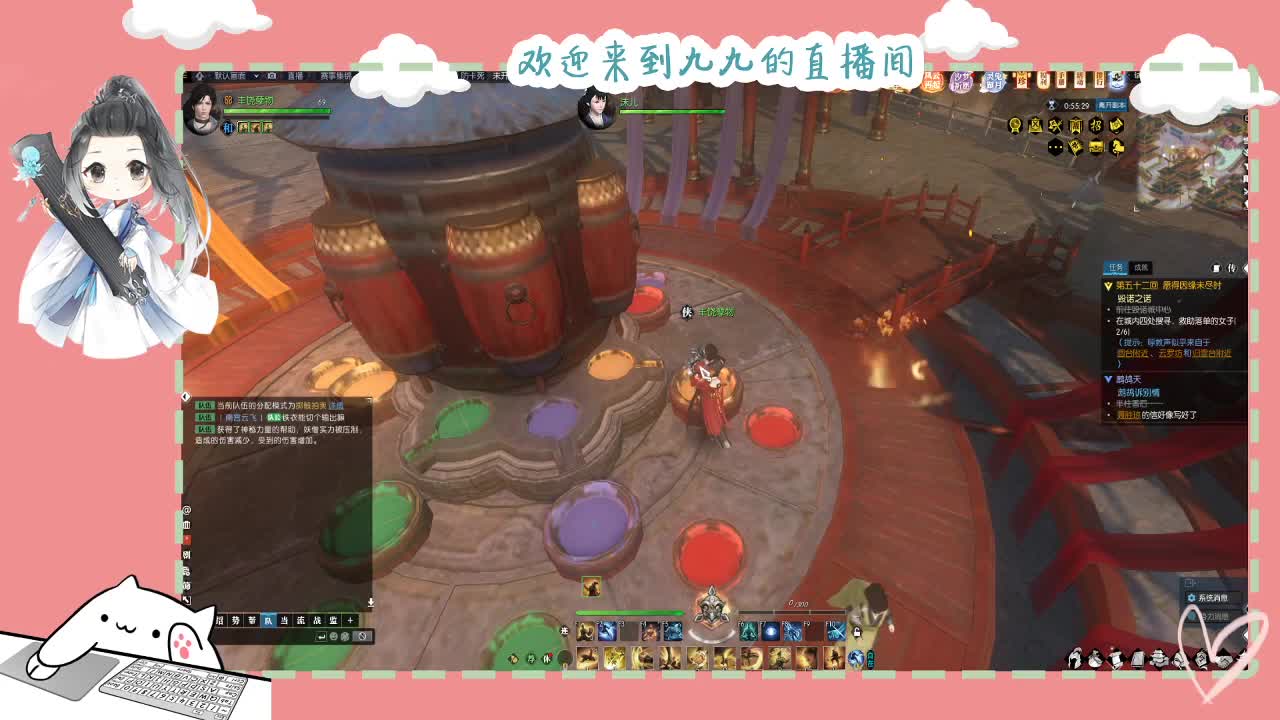The height and width of the screenshot is (720, 1280).
Task: Open the 默认画质 quality dropdown arrow
Action: pos(255,76)
